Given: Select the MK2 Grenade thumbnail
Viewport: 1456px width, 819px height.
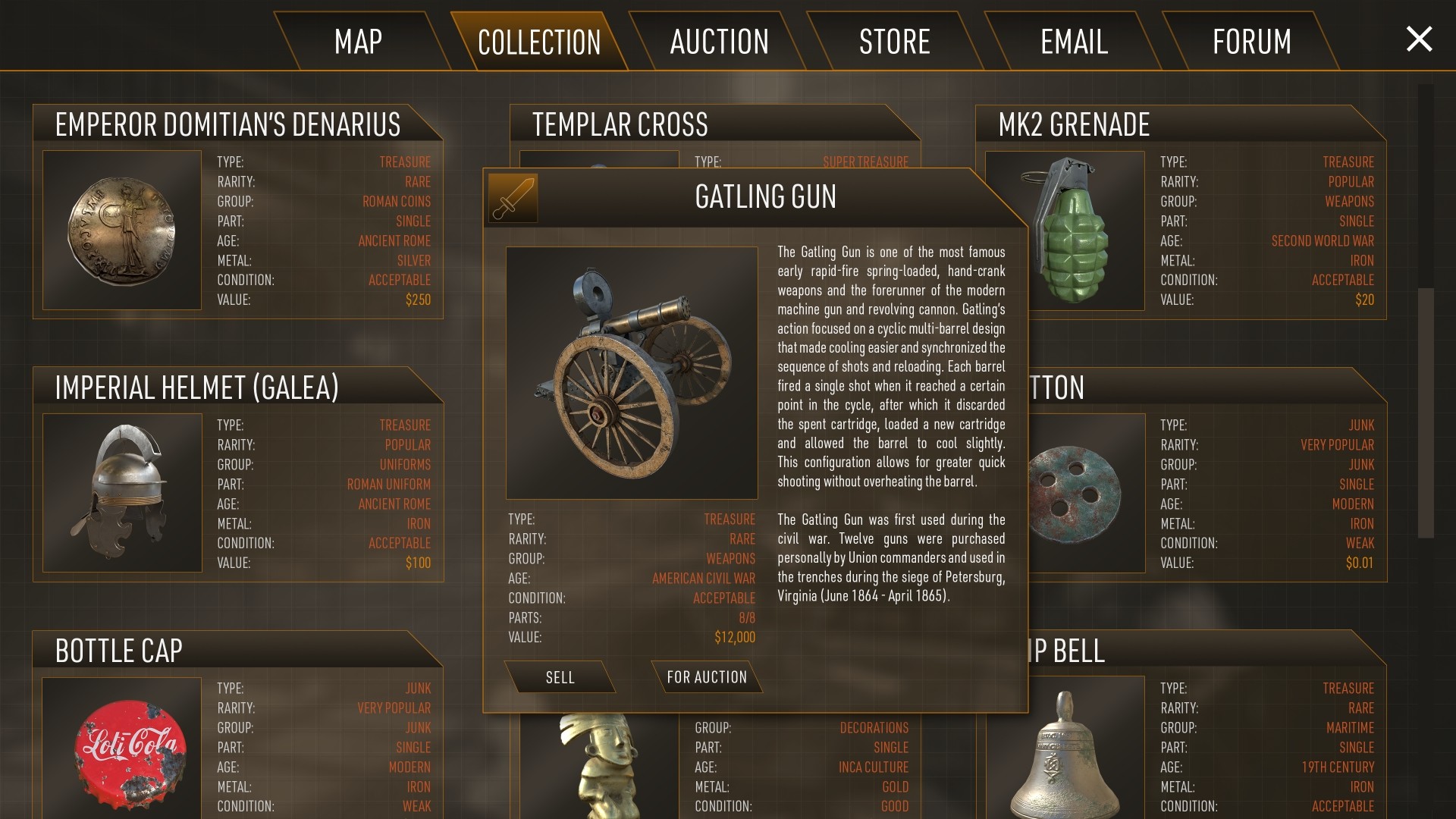Looking at the screenshot, I should pyautogui.click(x=1065, y=230).
